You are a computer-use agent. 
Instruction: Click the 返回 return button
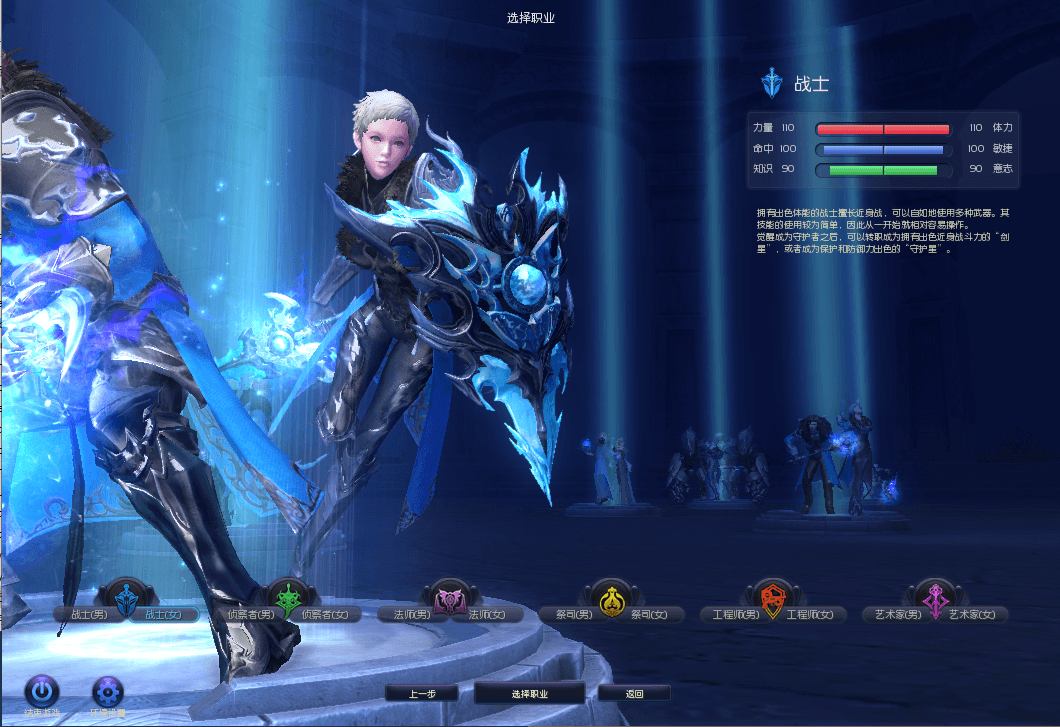tap(634, 693)
